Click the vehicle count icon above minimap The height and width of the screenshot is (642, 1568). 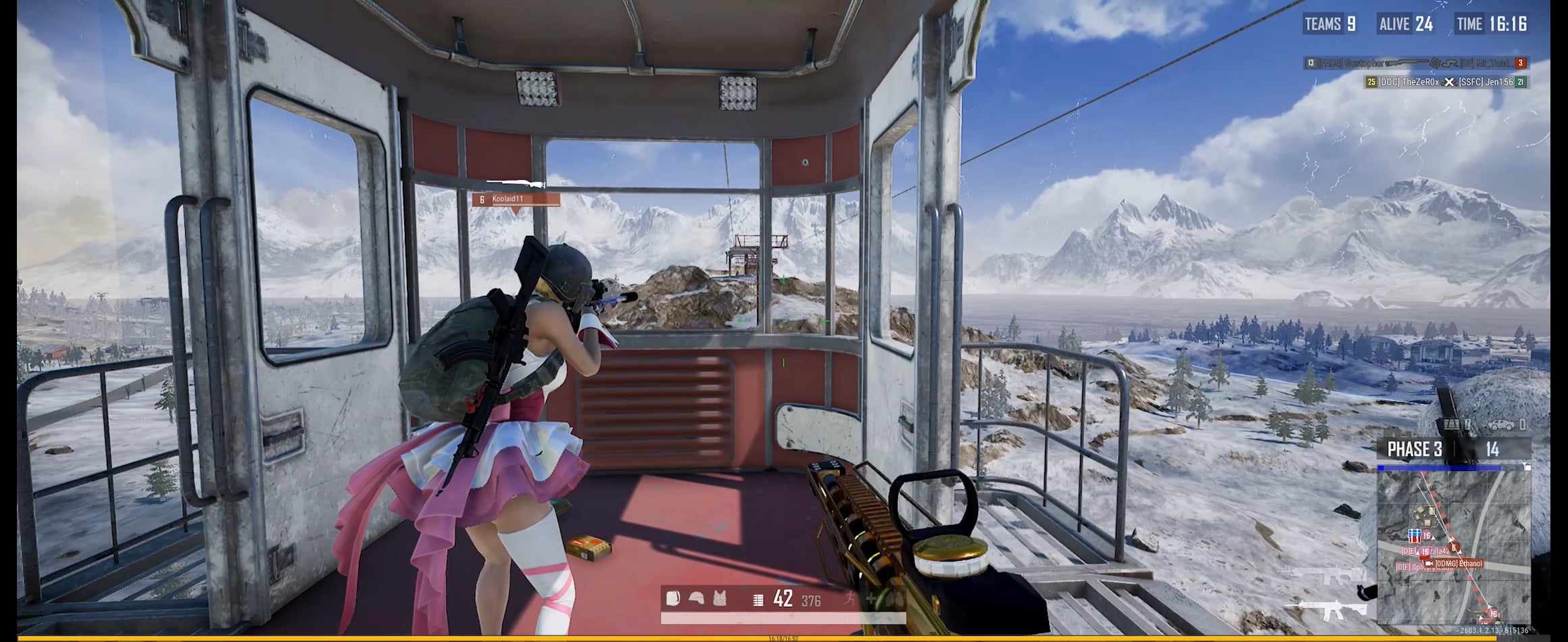[1500, 425]
